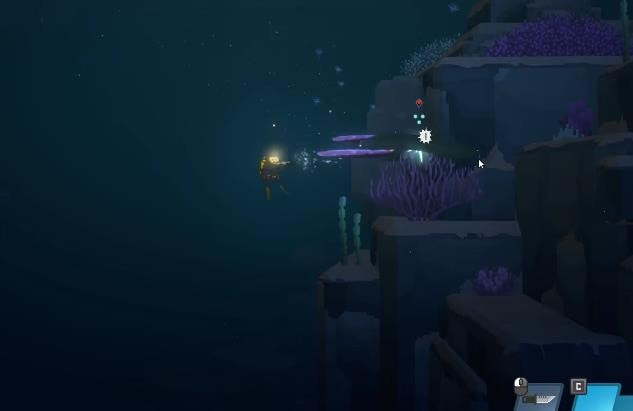Click the red location pin marker
This screenshot has width=633, height=411.
coord(419,102)
